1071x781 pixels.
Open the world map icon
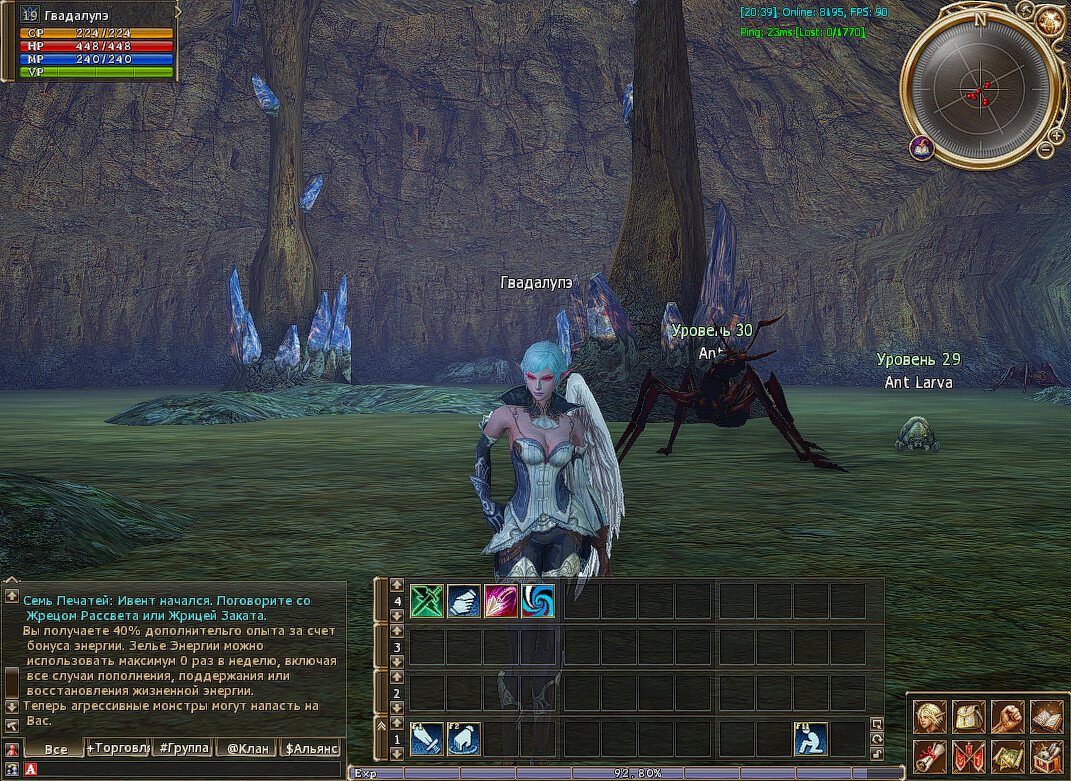point(1007,755)
